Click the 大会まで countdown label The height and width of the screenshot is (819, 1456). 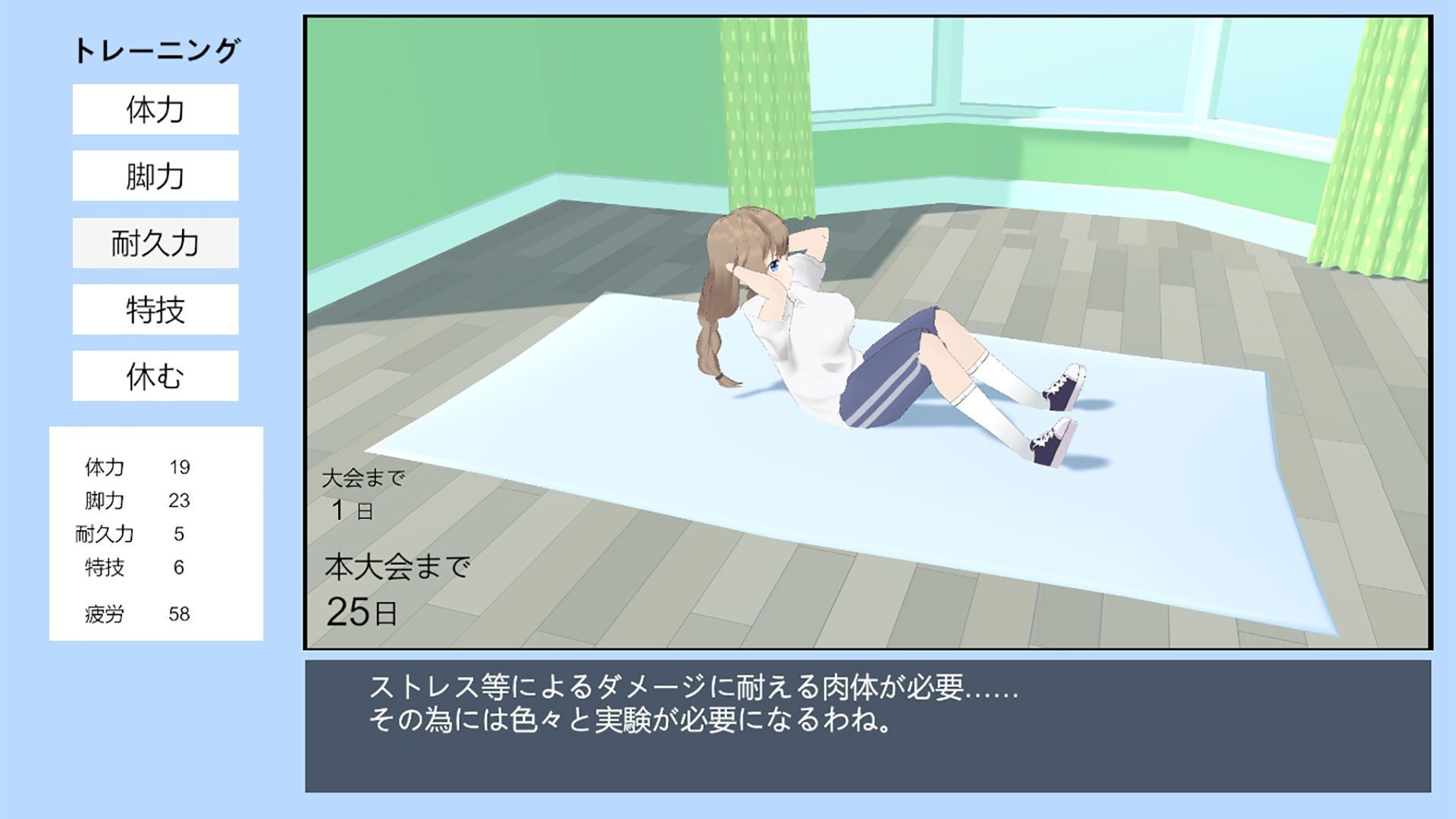(x=364, y=479)
